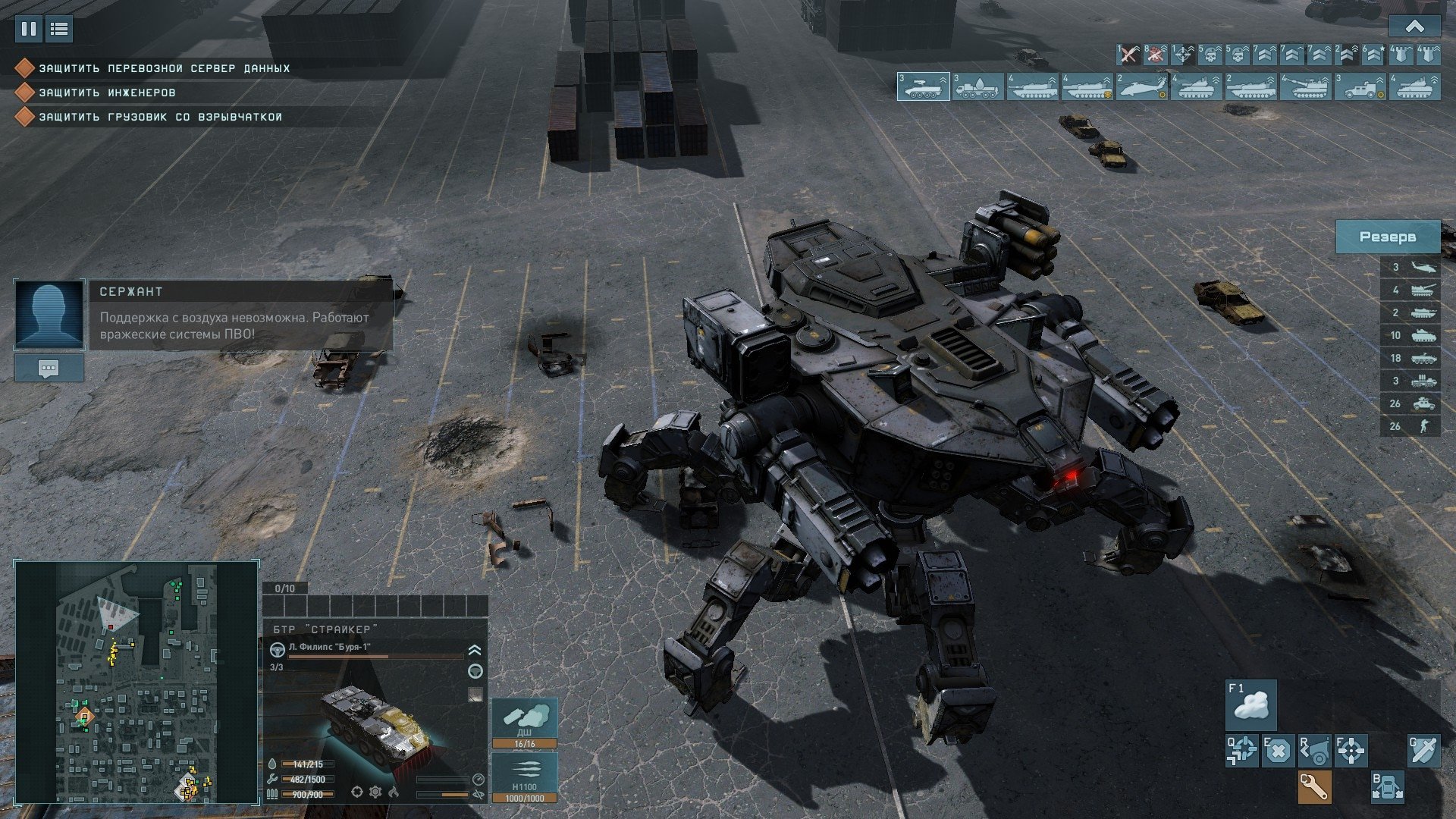Unload passengers with the vehicle doors icon
Screen dimensions: 1456x819
pyautogui.click(x=1387, y=787)
